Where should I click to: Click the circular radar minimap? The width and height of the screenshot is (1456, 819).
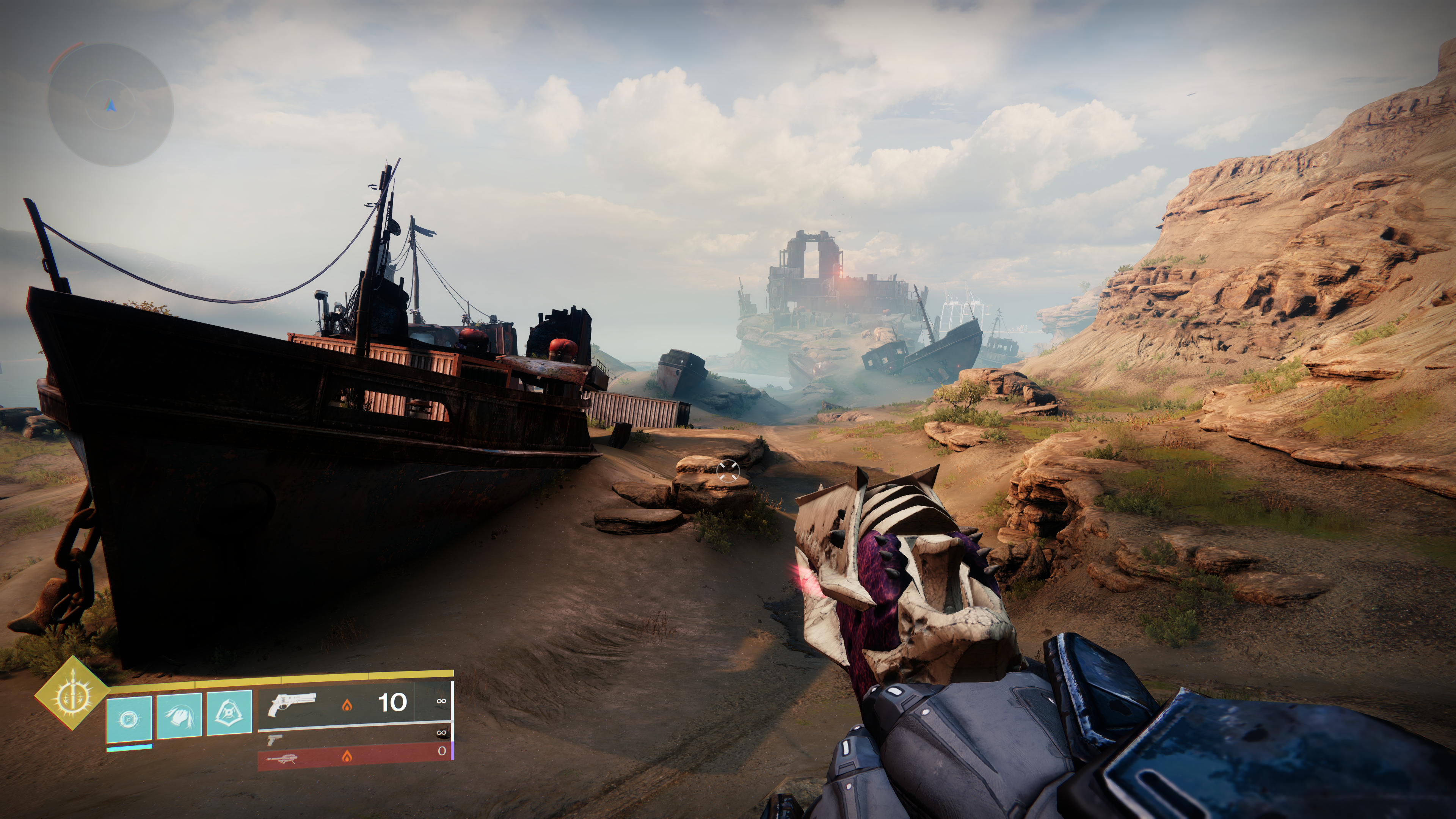tap(110, 105)
